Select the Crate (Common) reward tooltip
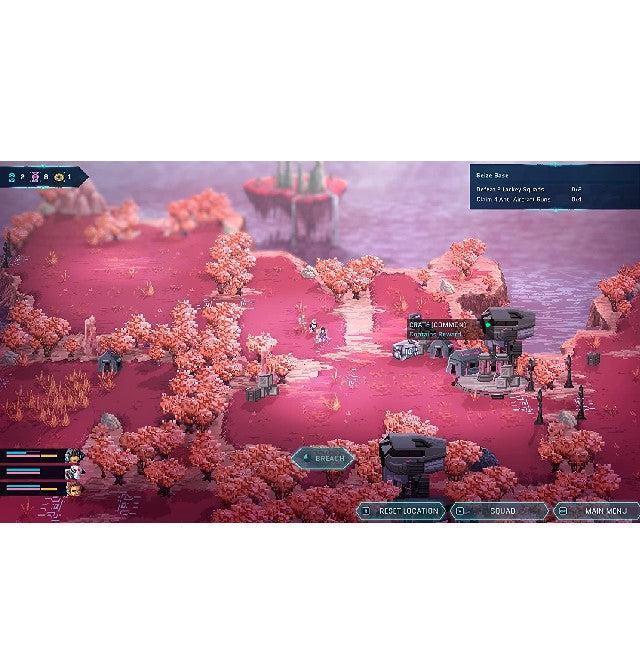The image size is (640, 656). click(437, 329)
